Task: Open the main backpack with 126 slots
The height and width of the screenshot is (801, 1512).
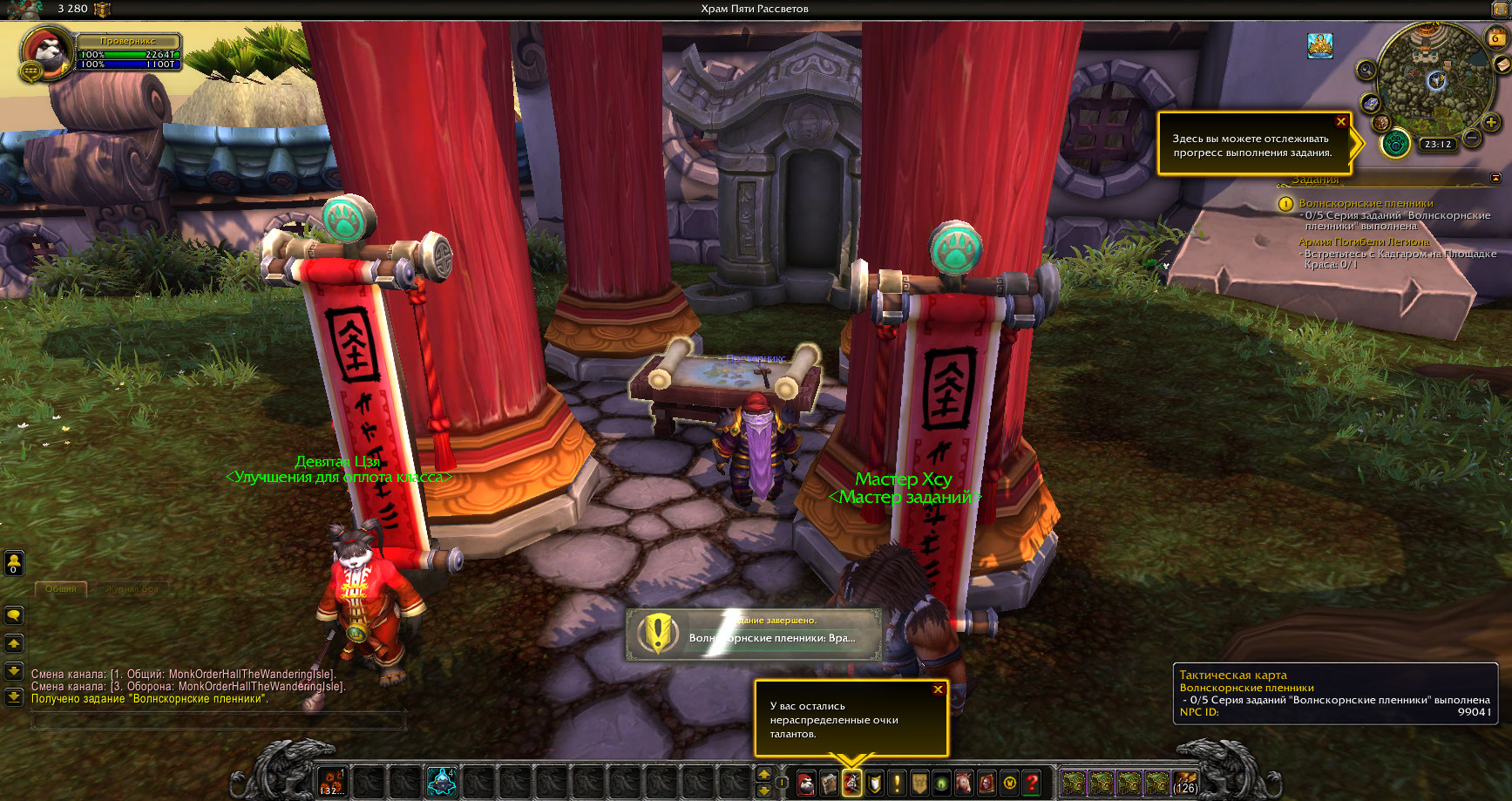Action: (x=1184, y=782)
